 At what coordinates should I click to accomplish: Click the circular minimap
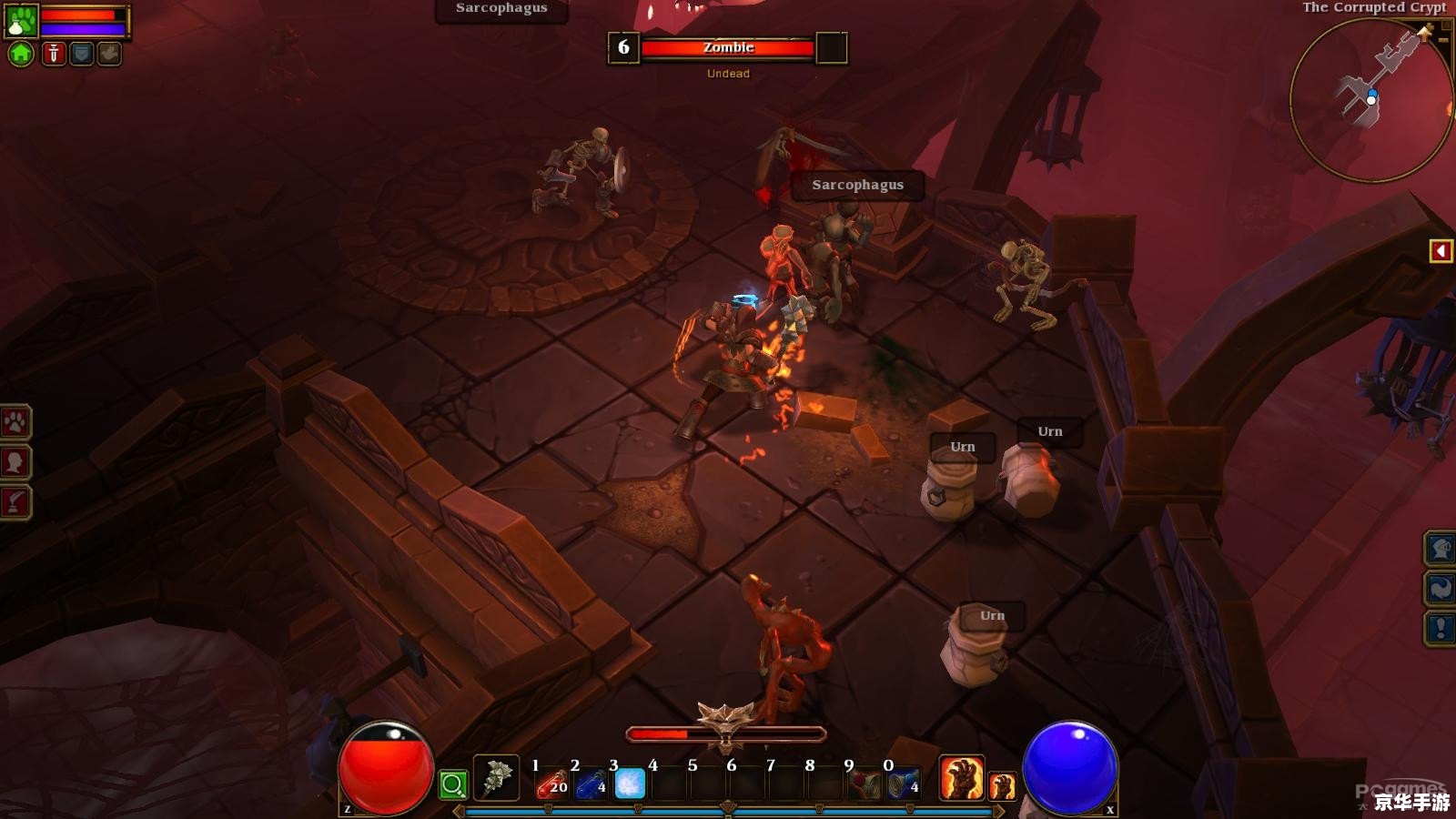click(x=1370, y=100)
